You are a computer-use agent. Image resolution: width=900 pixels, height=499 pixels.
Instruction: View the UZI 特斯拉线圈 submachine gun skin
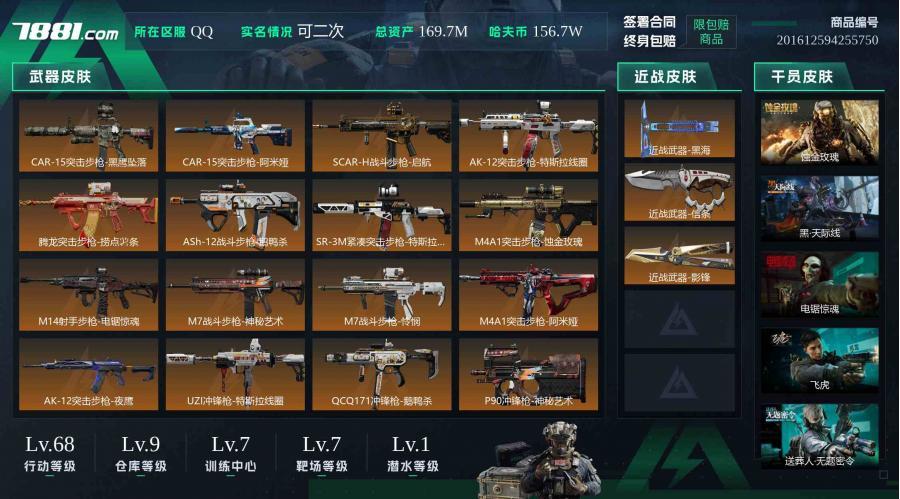coord(236,374)
